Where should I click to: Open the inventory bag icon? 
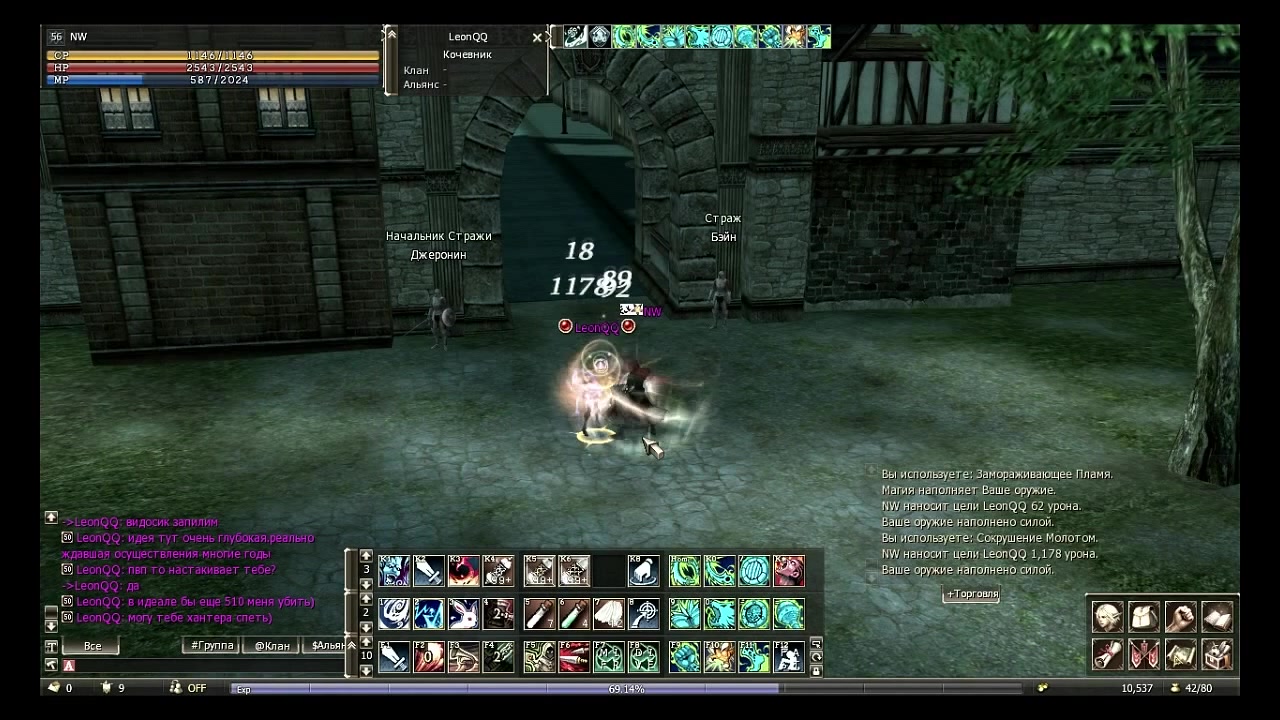tap(1143, 616)
